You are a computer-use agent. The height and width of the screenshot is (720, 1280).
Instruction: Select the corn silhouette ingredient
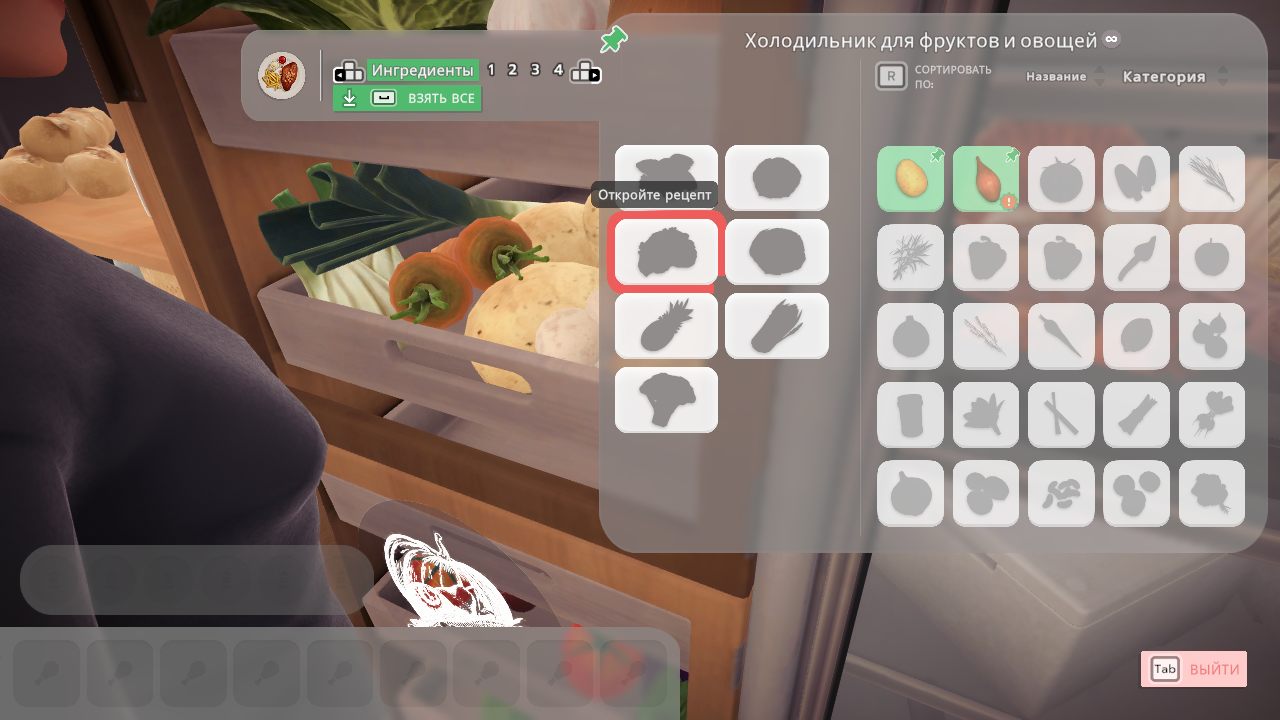pos(777,326)
